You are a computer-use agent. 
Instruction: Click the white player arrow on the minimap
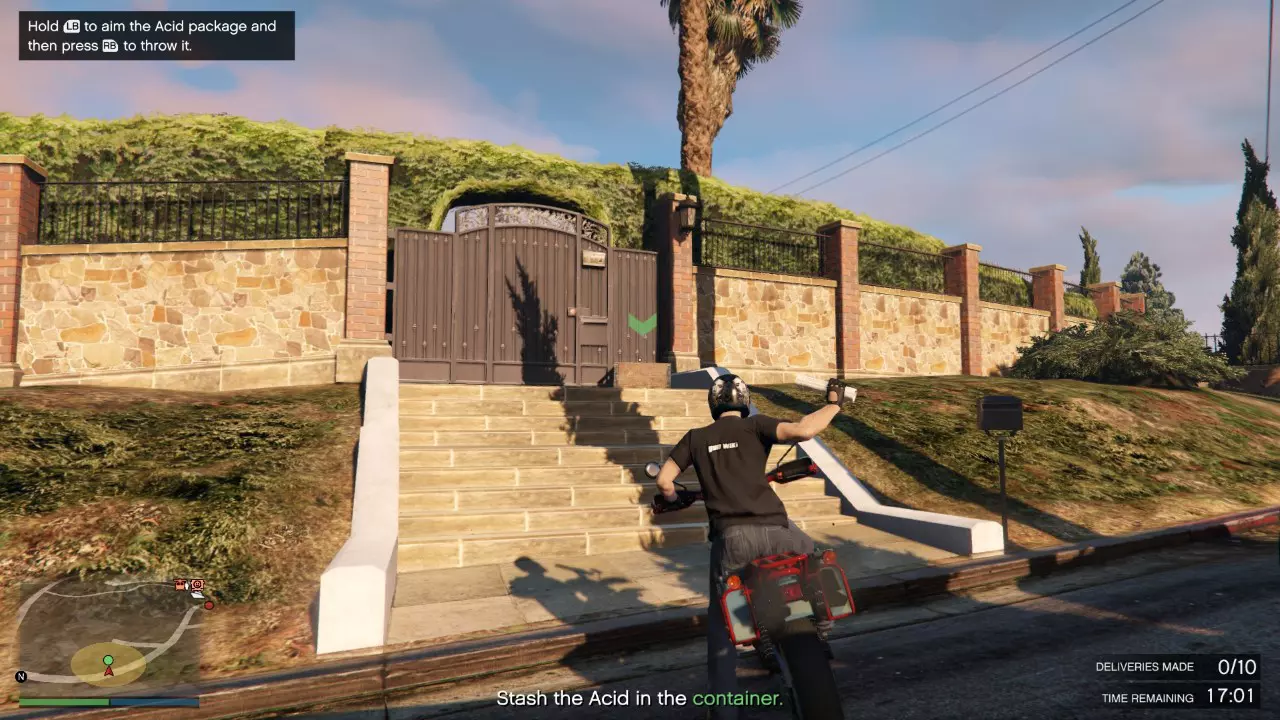pos(108,671)
